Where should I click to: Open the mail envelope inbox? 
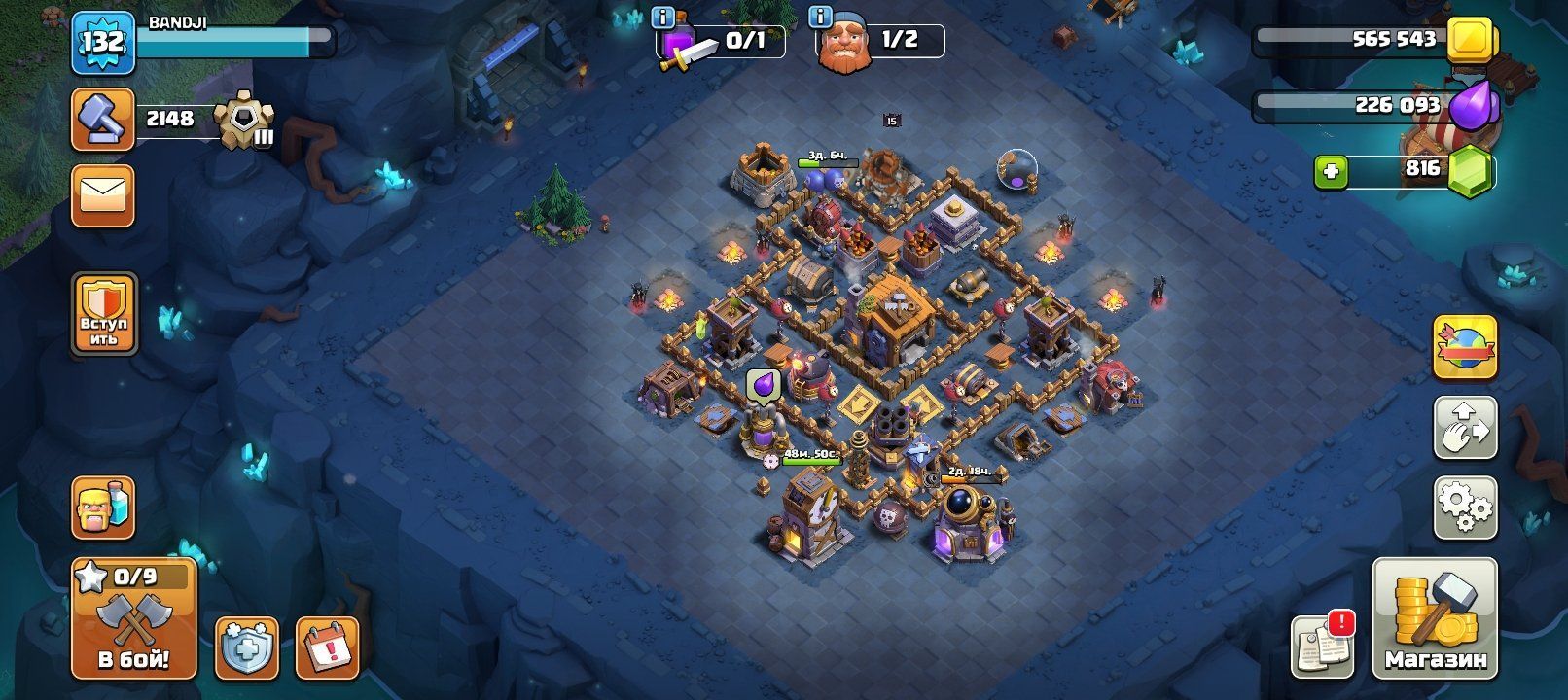(x=103, y=197)
